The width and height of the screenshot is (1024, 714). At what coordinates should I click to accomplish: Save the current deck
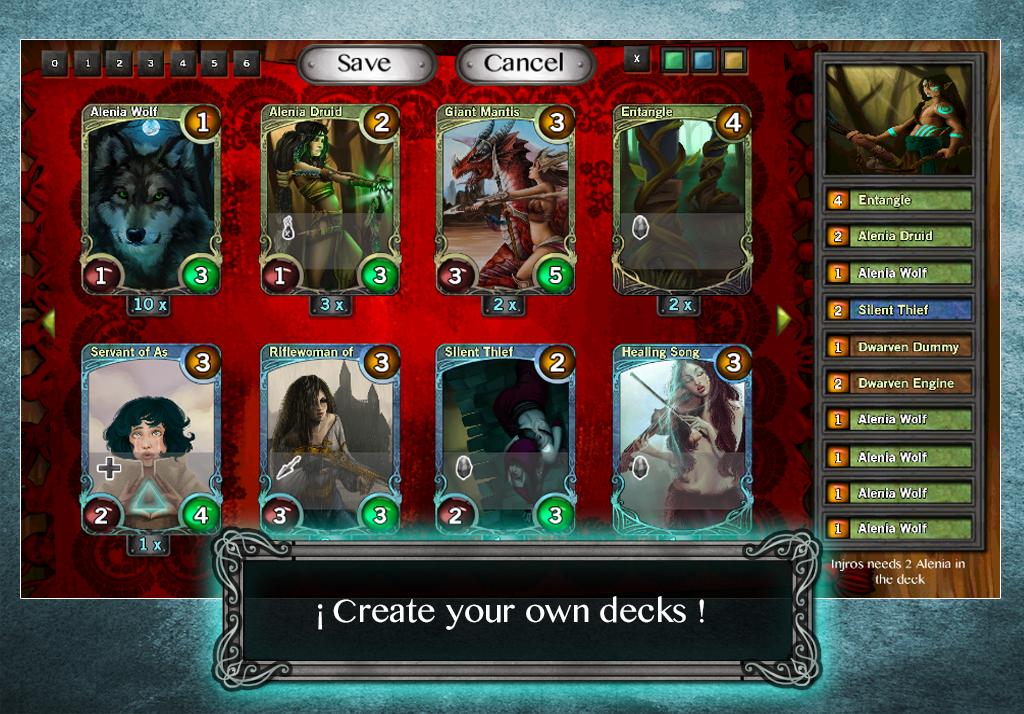pyautogui.click(x=366, y=63)
